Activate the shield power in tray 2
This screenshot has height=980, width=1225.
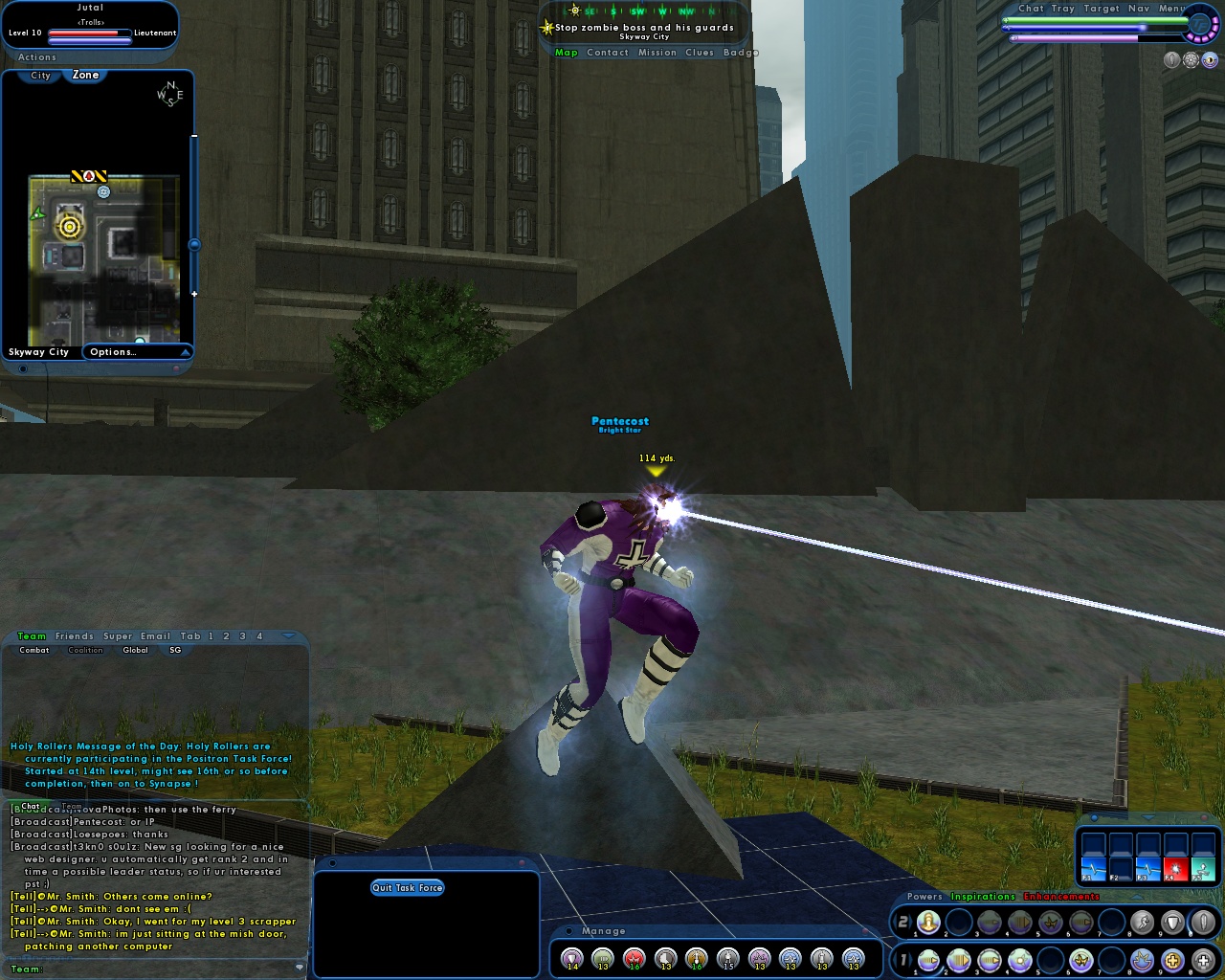click(1172, 922)
